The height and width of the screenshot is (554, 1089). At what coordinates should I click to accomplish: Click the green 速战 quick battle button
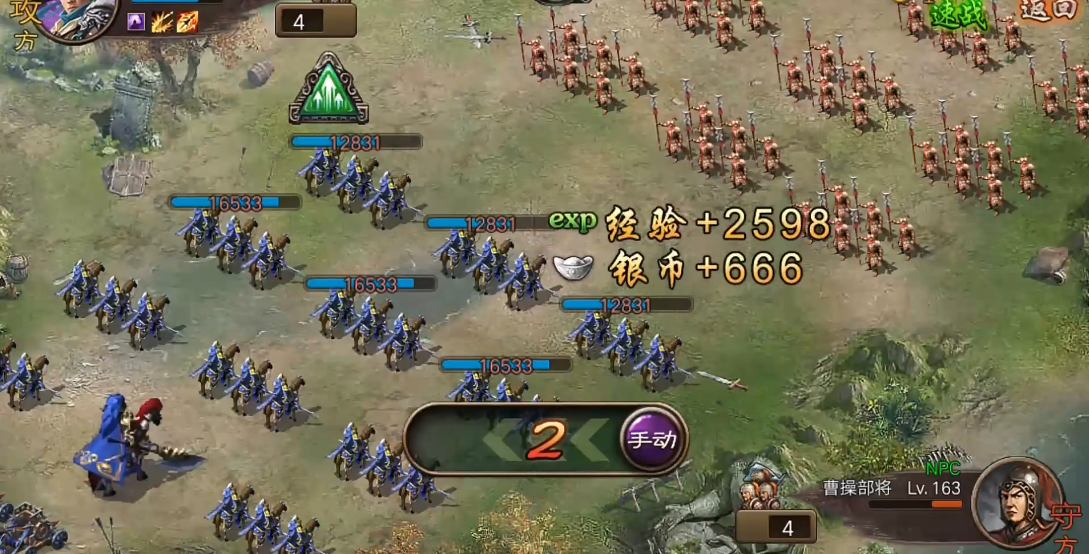pos(958,14)
